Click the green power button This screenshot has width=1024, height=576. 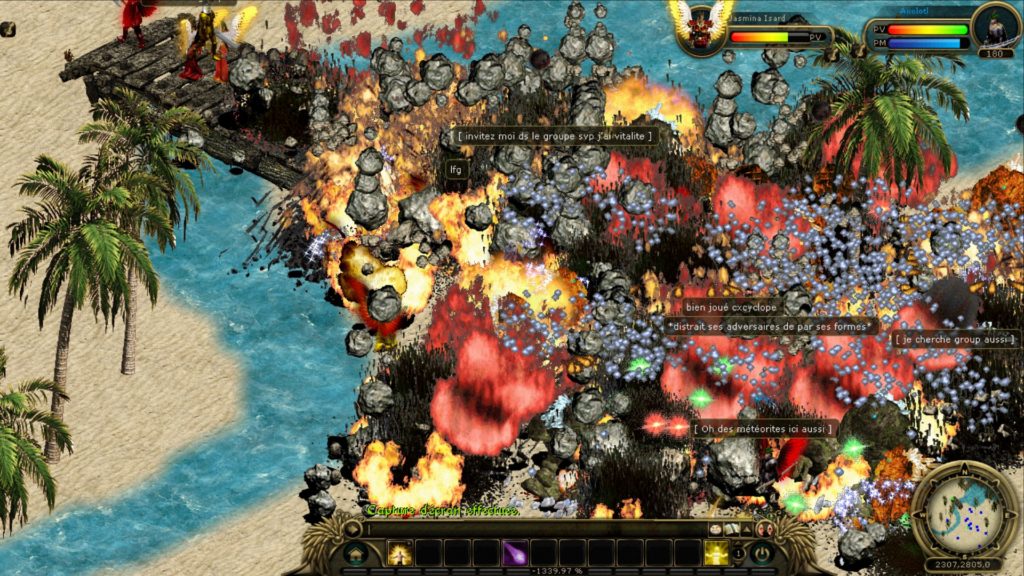point(764,552)
